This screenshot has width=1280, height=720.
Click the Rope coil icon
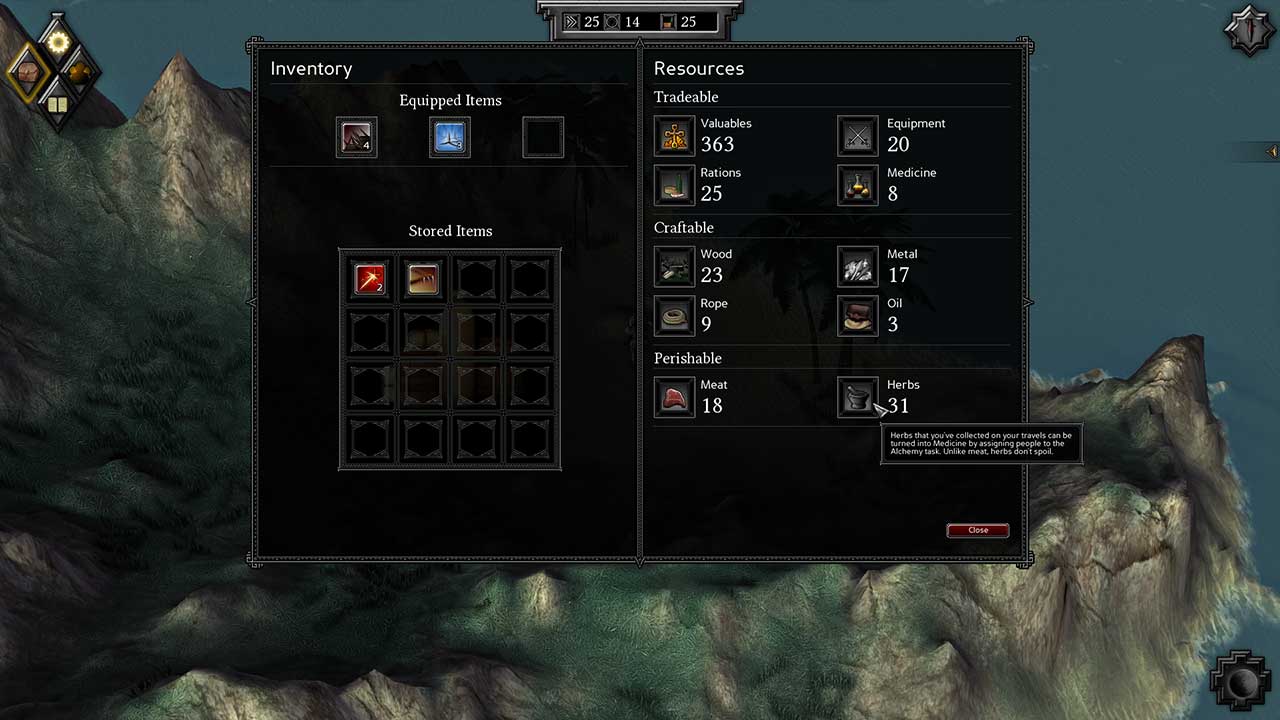pyautogui.click(x=674, y=316)
